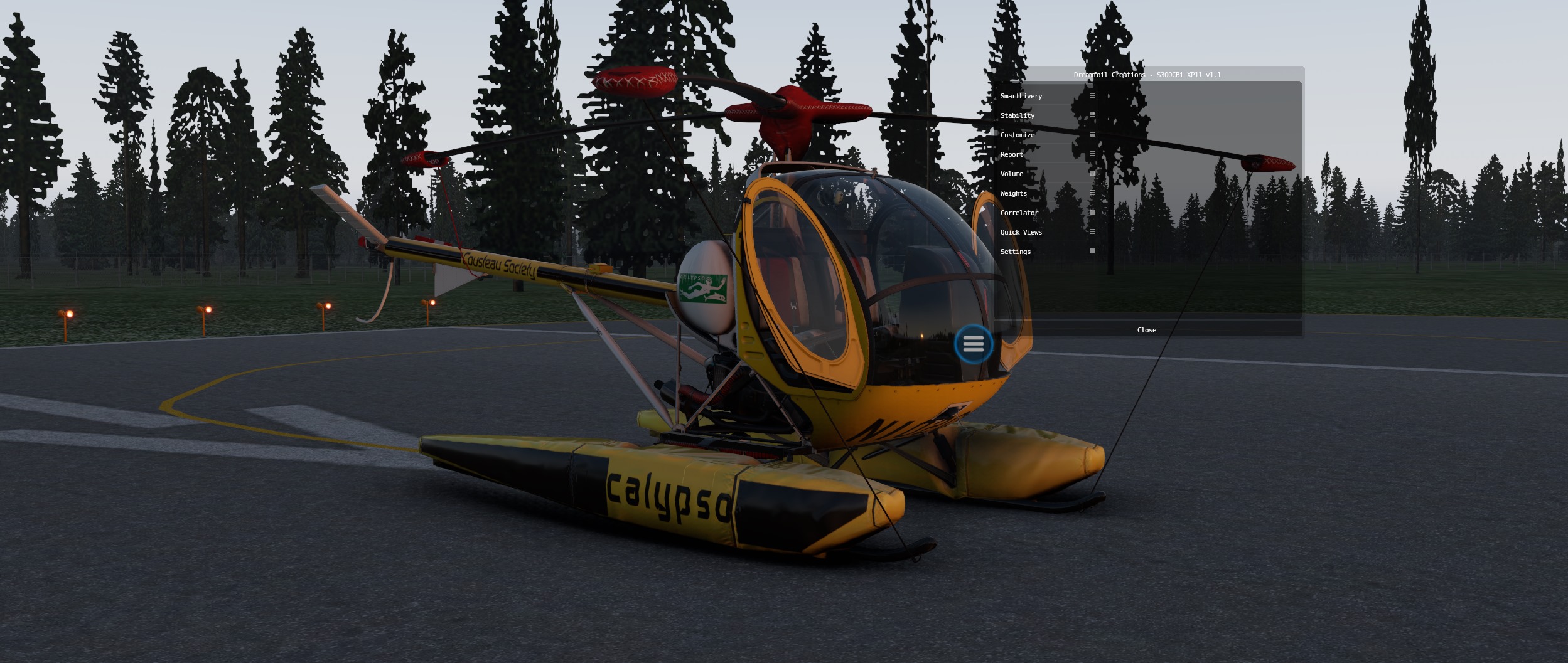Select the Correlator entry

(1019, 213)
